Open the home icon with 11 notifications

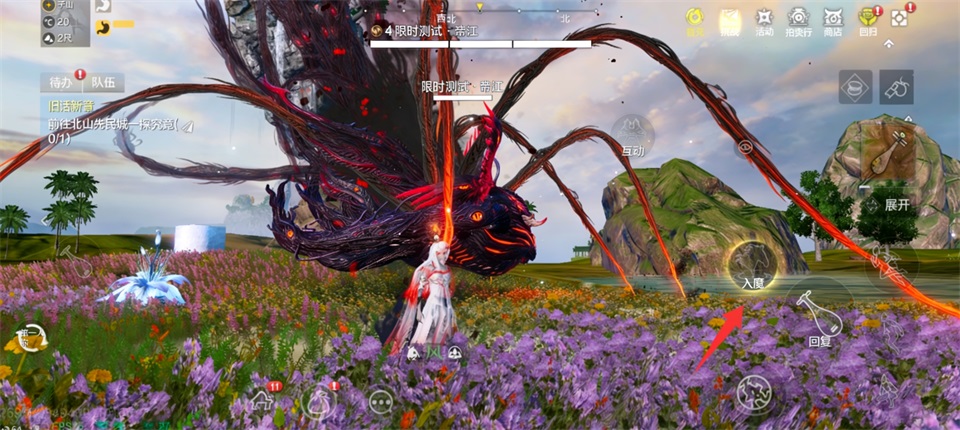point(263,401)
